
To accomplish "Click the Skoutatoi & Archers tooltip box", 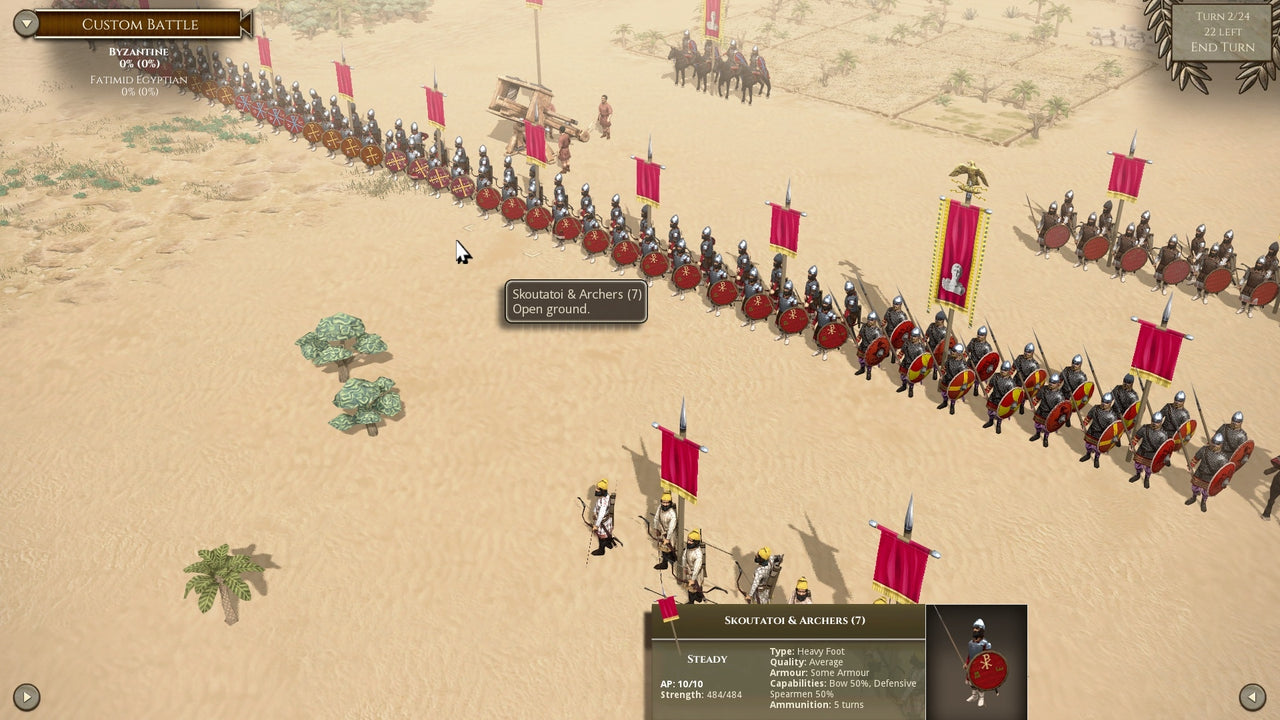I will (575, 302).
